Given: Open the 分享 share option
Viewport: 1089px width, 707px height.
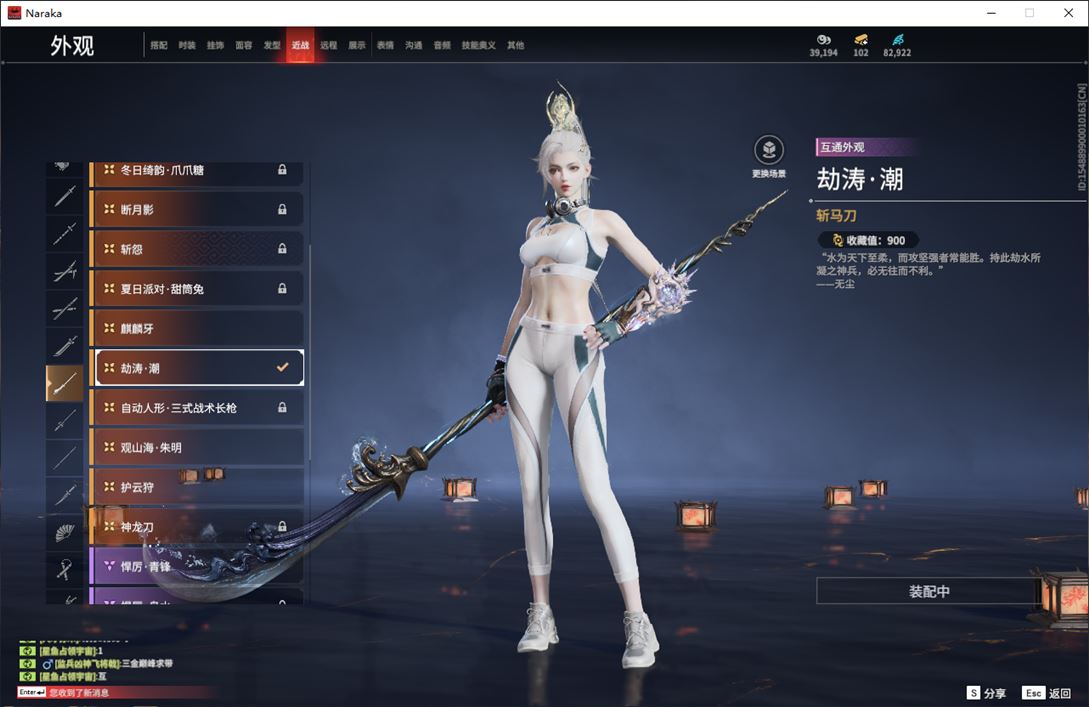Looking at the screenshot, I should point(986,693).
